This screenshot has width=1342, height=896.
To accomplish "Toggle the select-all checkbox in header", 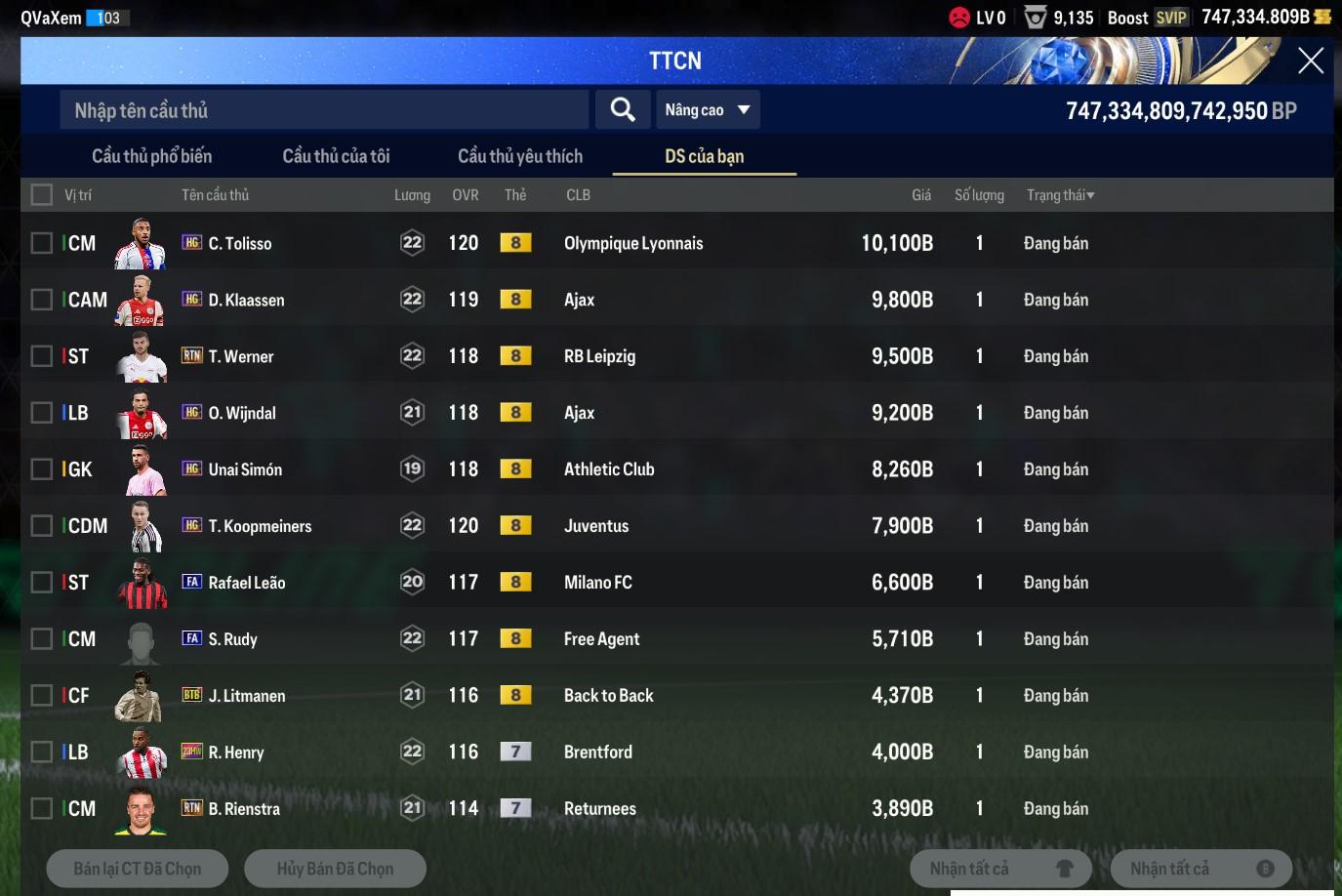I will (x=42, y=195).
